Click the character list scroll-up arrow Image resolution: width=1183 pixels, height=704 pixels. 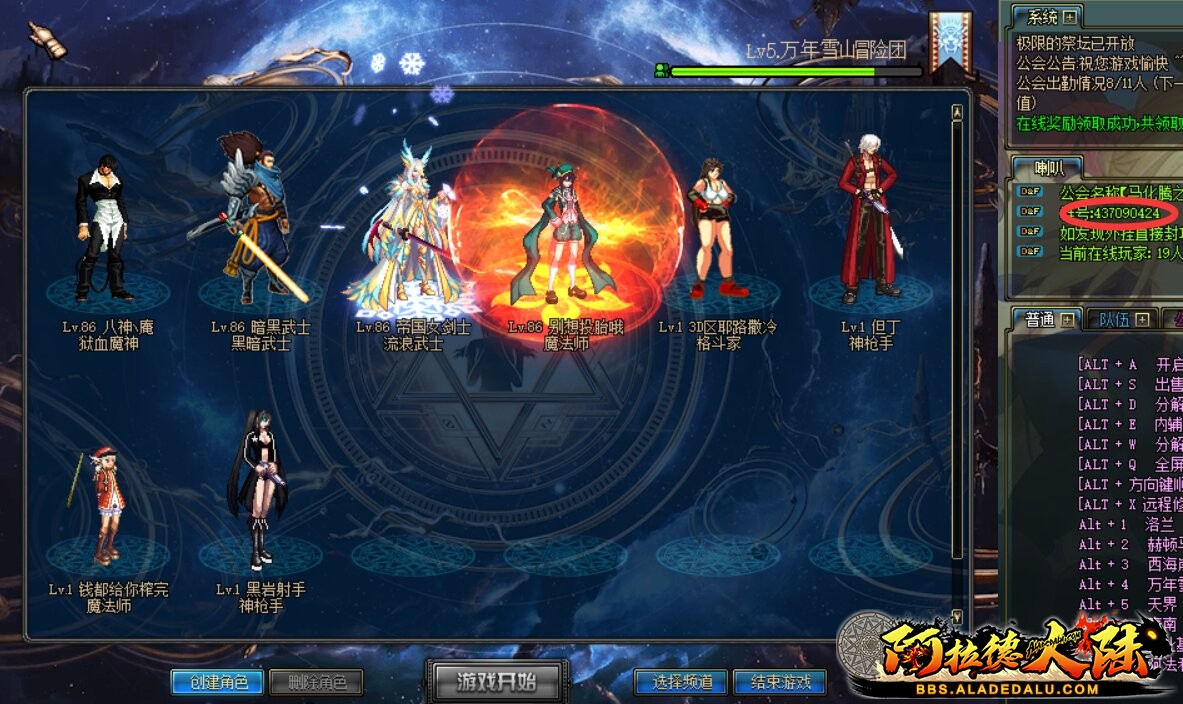957,113
